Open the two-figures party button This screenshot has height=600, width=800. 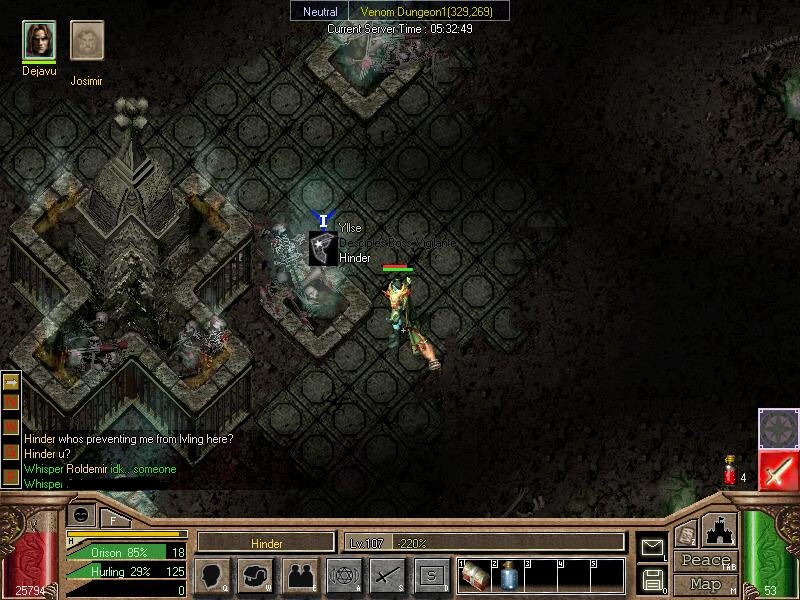point(300,575)
